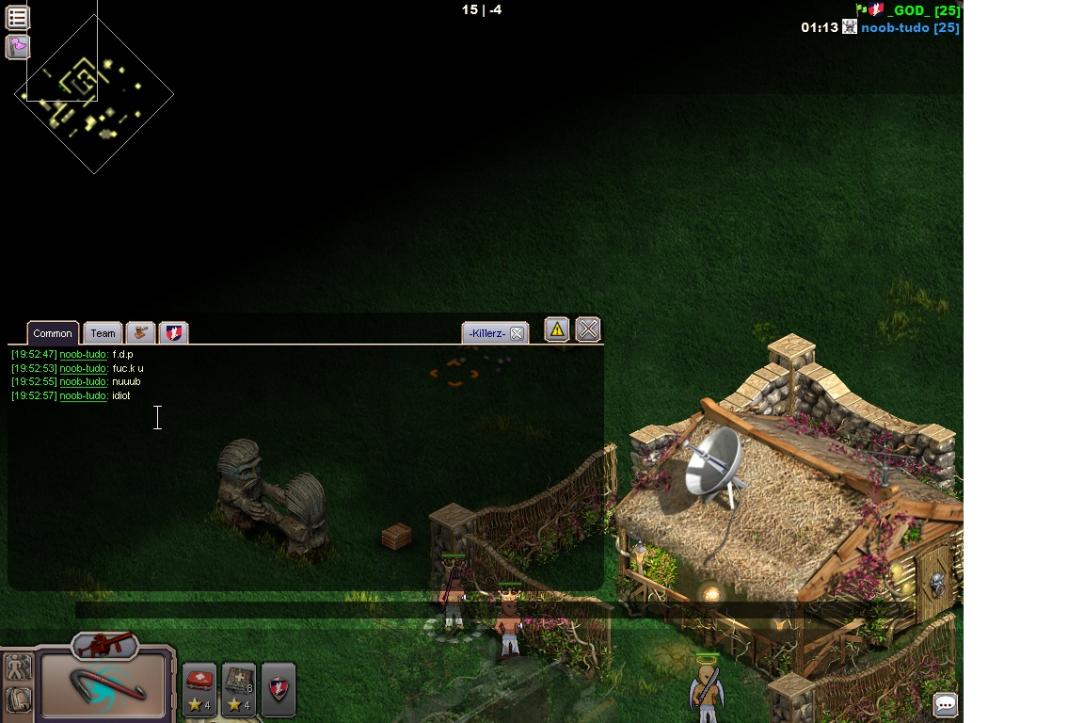Open the list menu button
Viewport: 1084px width, 723px height.
(x=17, y=17)
